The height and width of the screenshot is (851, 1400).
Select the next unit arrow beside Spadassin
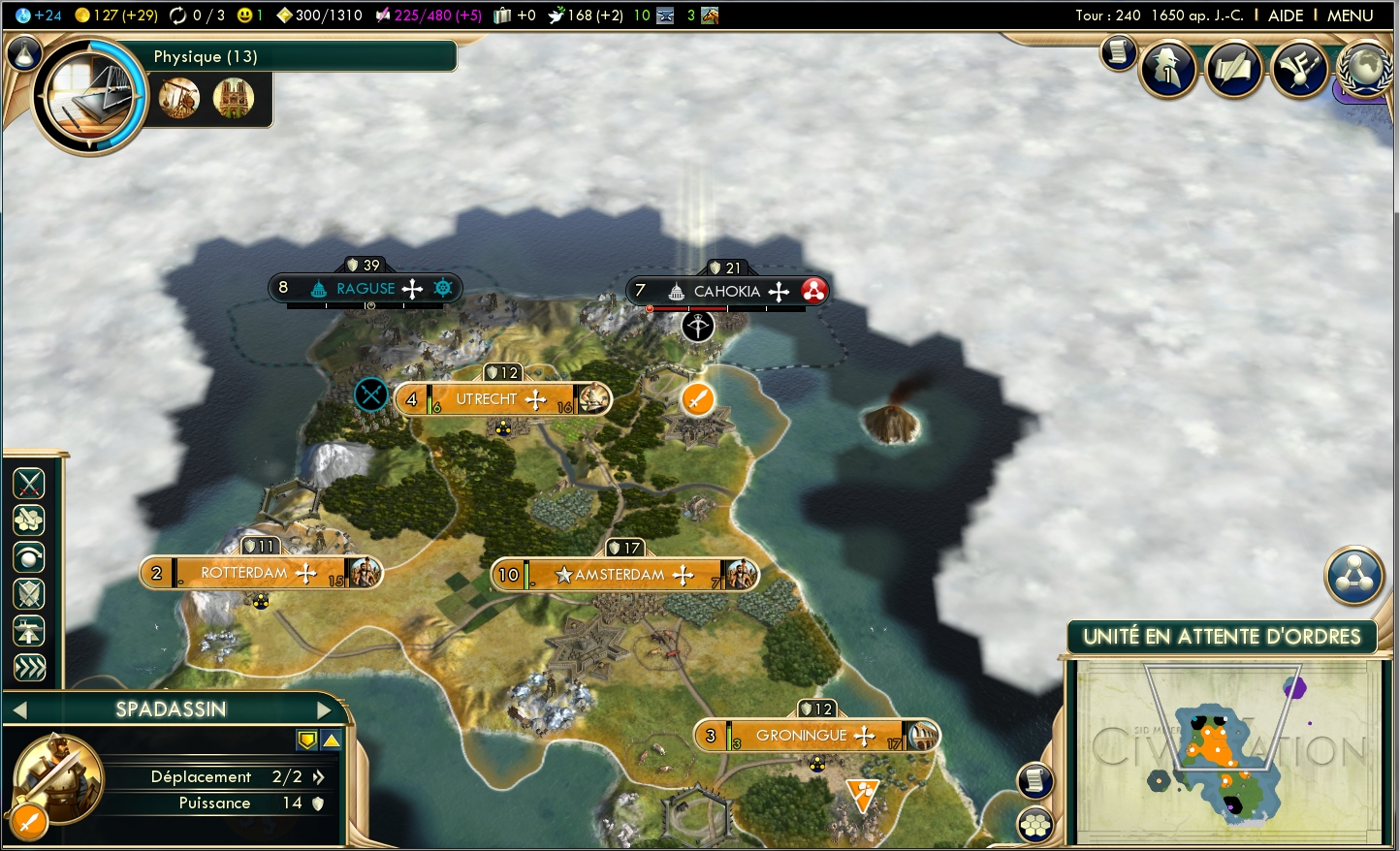tap(324, 709)
